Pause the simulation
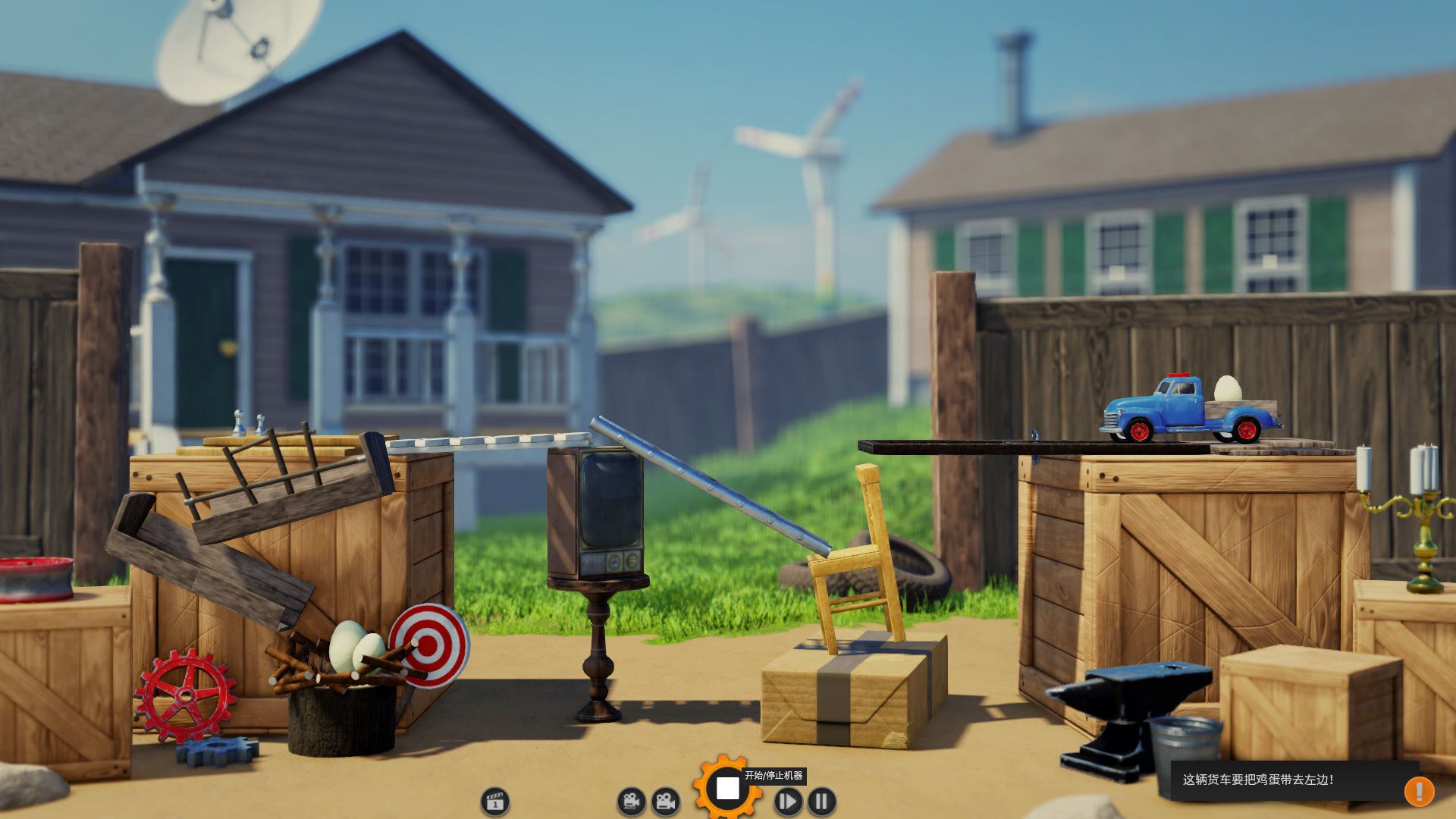Viewport: 1456px width, 819px height. (x=821, y=802)
